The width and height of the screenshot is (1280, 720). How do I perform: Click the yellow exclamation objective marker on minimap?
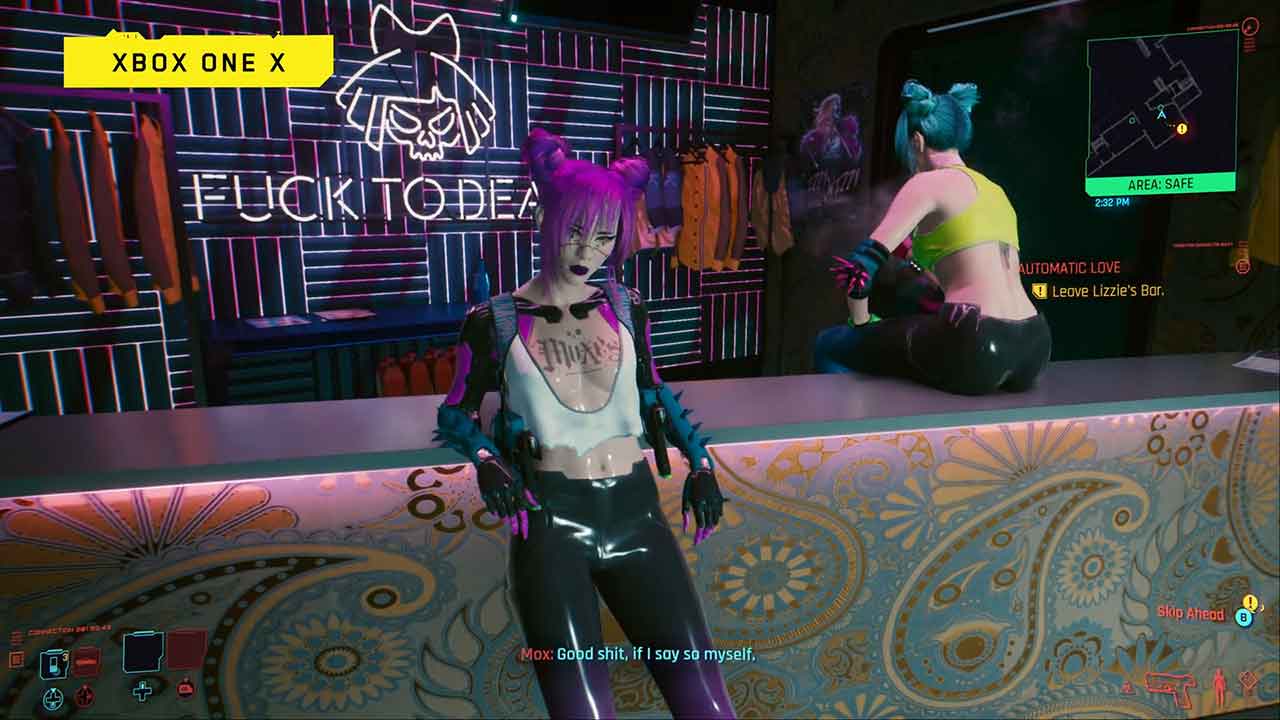1181,129
